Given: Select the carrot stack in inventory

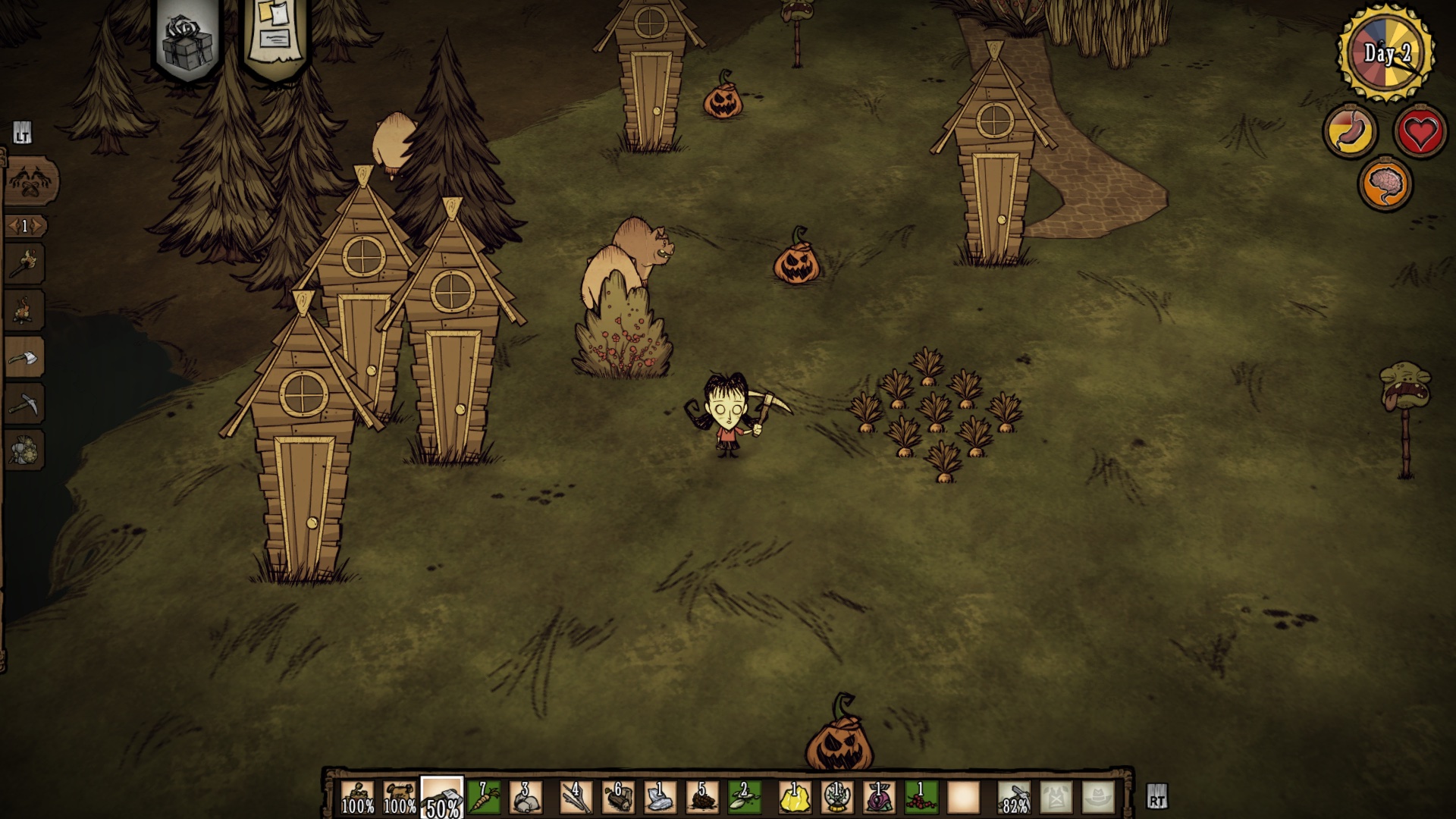Looking at the screenshot, I should point(484,798).
